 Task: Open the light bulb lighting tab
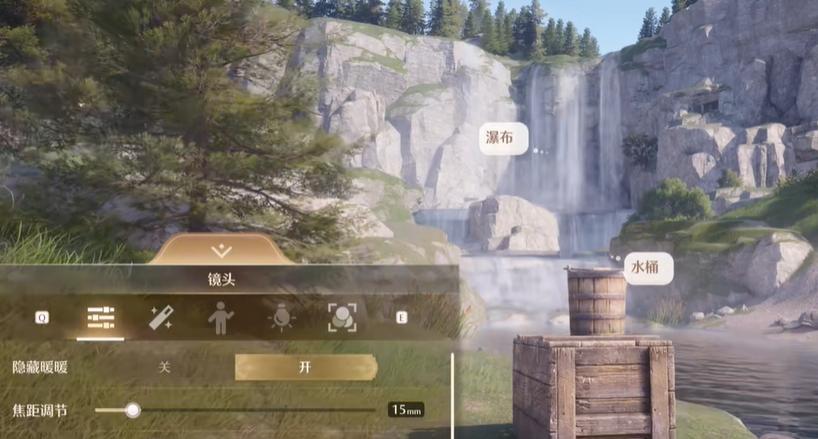click(281, 318)
